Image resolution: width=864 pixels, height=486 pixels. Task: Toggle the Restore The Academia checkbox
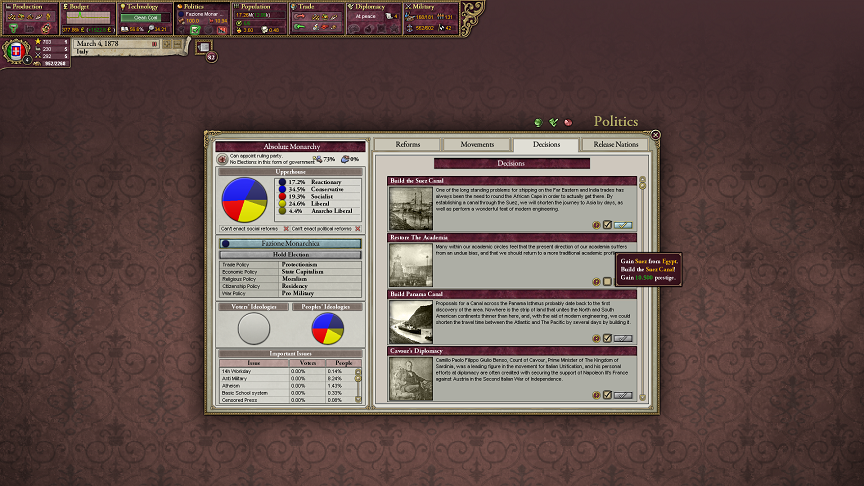coord(607,282)
